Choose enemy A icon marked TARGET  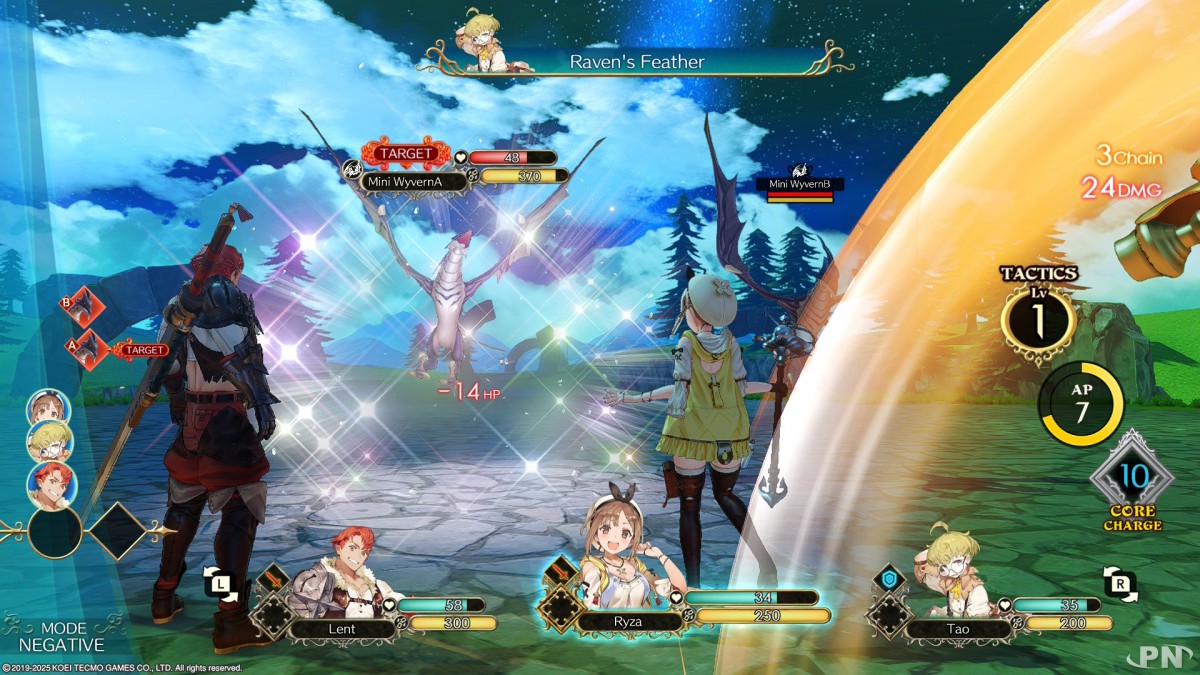(x=80, y=349)
